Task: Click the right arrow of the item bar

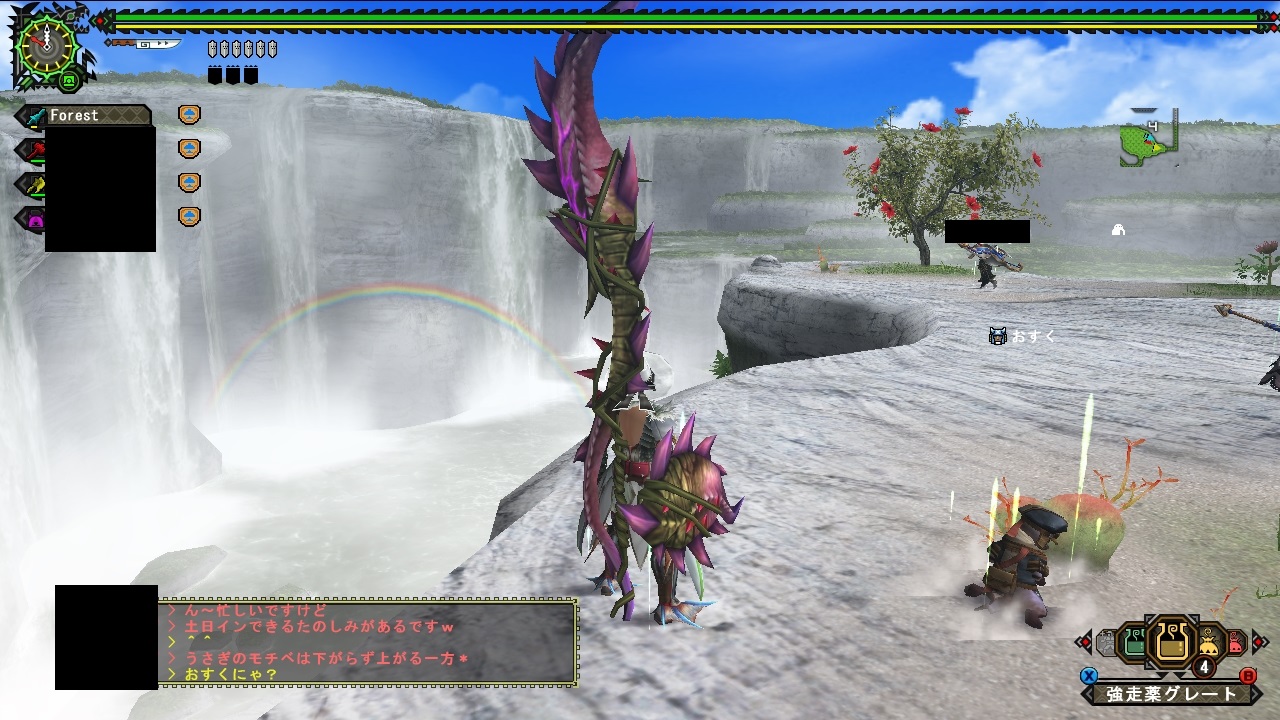Action: 1257,640
